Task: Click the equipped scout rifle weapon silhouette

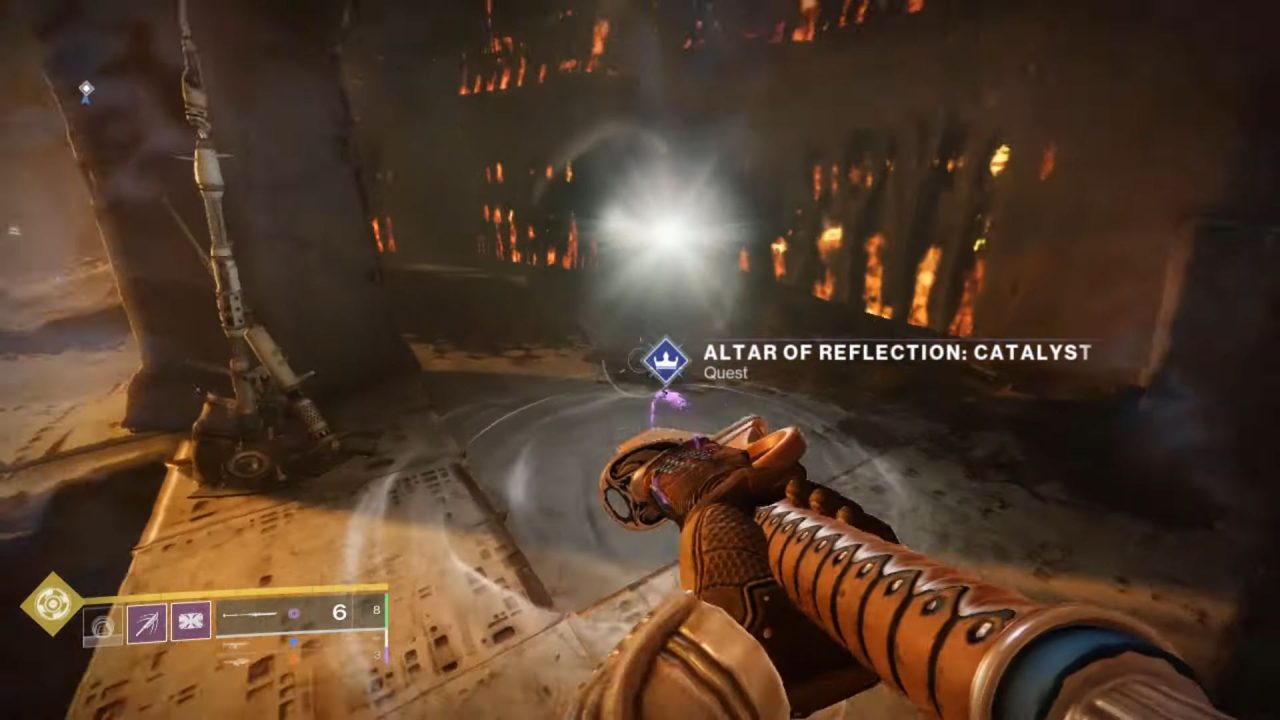Action: 250,615
